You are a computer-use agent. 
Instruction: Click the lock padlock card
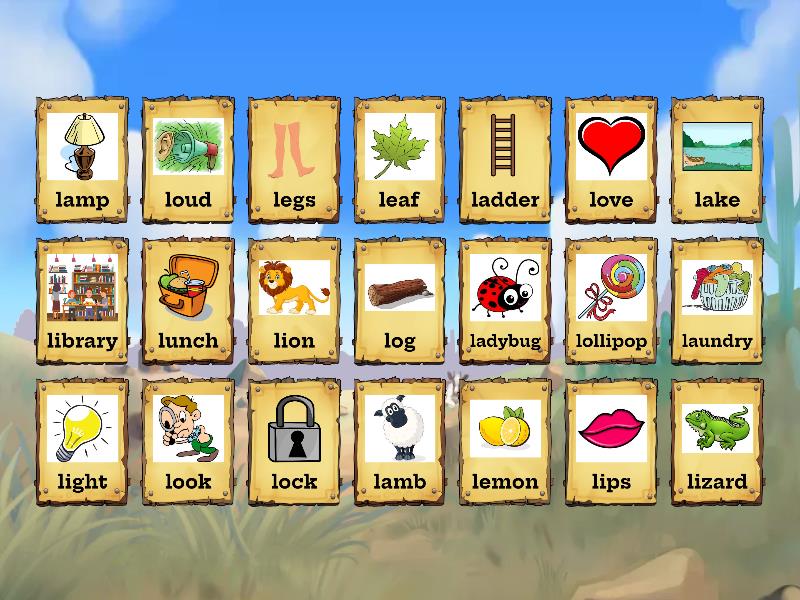click(294, 442)
